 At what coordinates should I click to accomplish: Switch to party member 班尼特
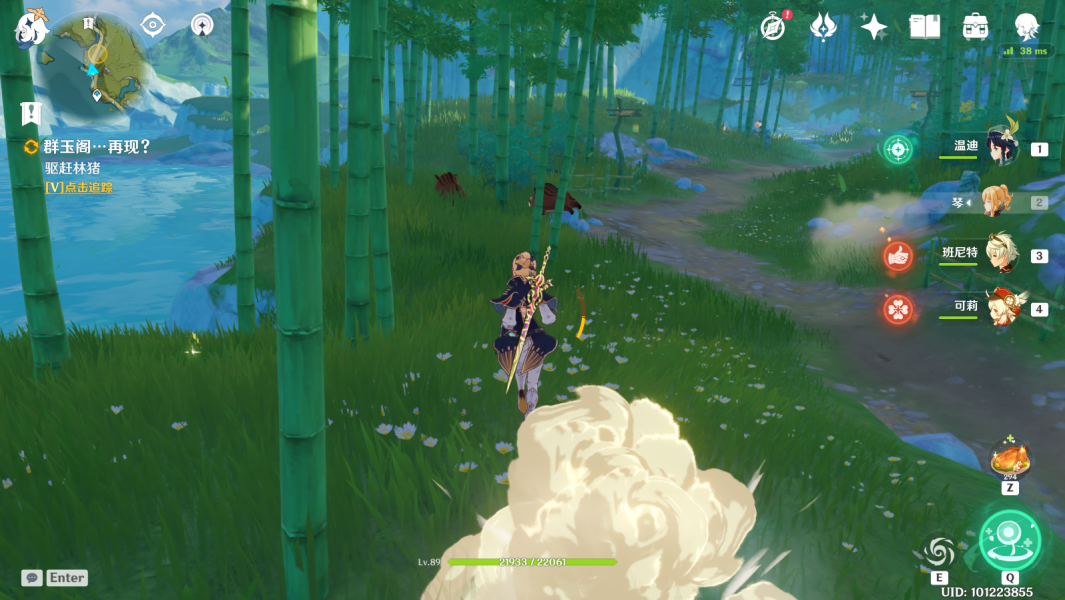coord(1000,255)
